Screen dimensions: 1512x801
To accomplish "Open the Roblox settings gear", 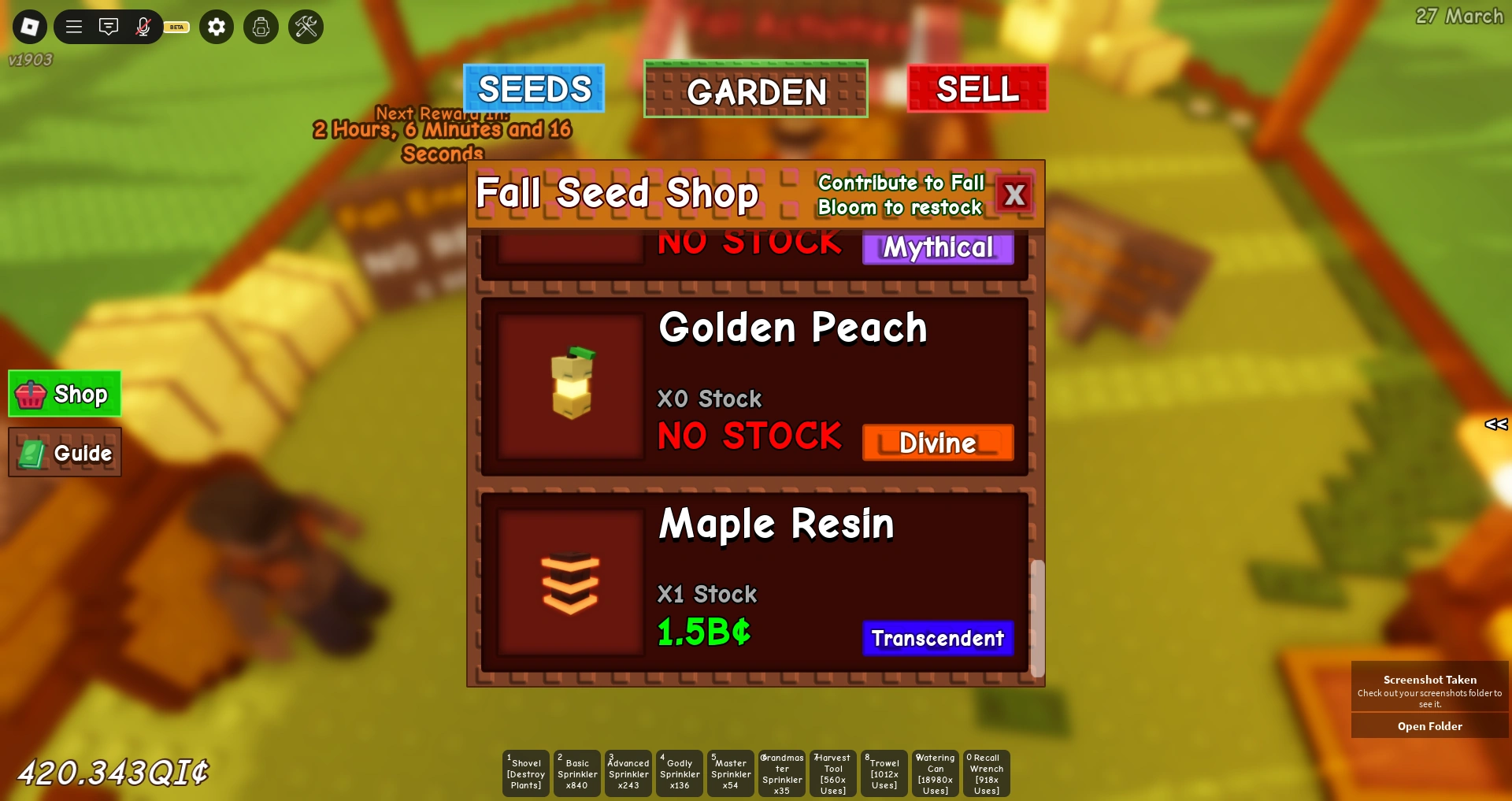I will point(217,26).
